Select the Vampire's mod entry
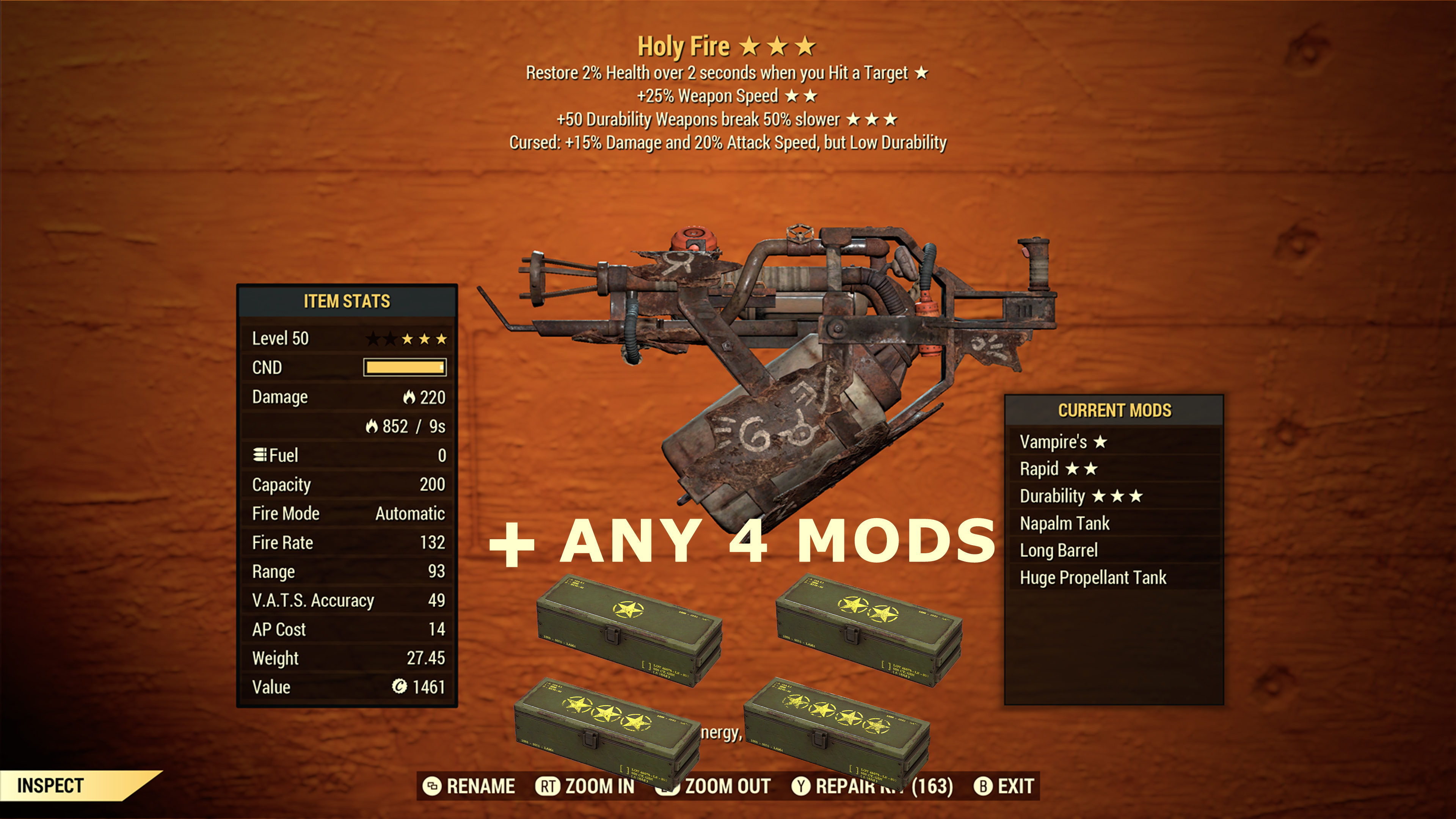This screenshot has height=819, width=1456. [1062, 441]
